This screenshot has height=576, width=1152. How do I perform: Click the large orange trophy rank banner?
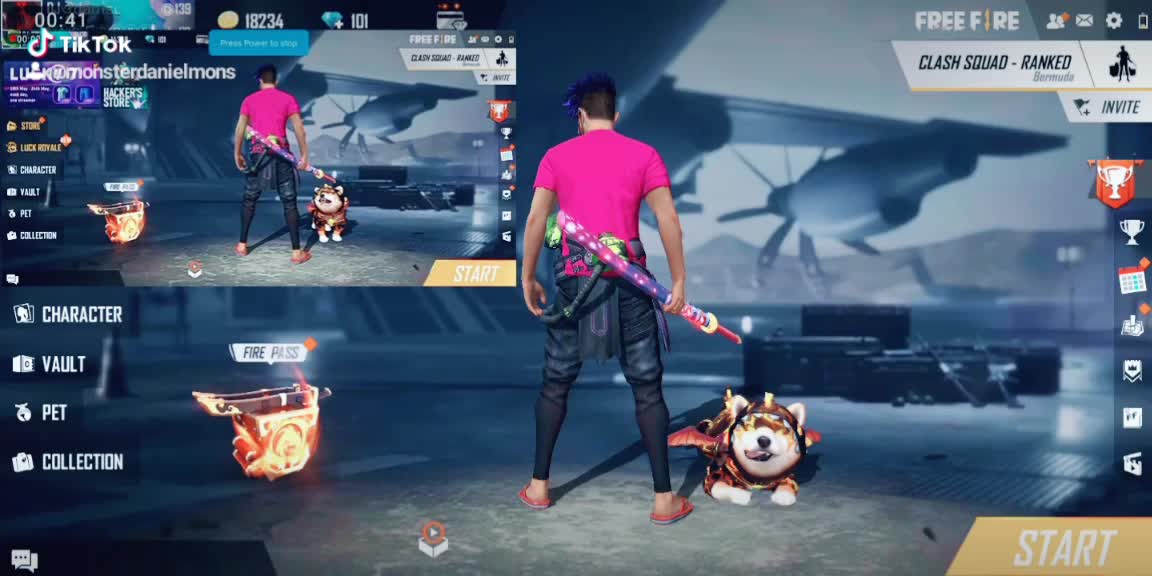tap(1114, 183)
